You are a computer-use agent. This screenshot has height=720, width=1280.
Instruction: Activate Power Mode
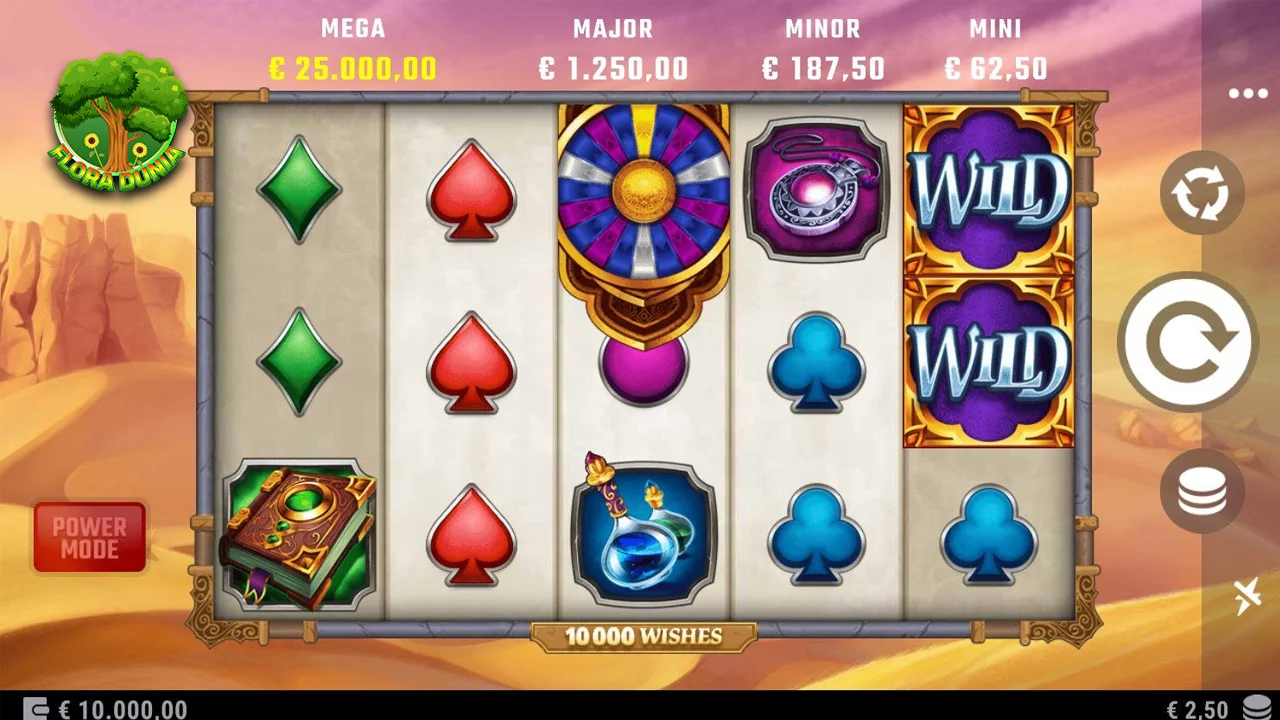coord(90,537)
